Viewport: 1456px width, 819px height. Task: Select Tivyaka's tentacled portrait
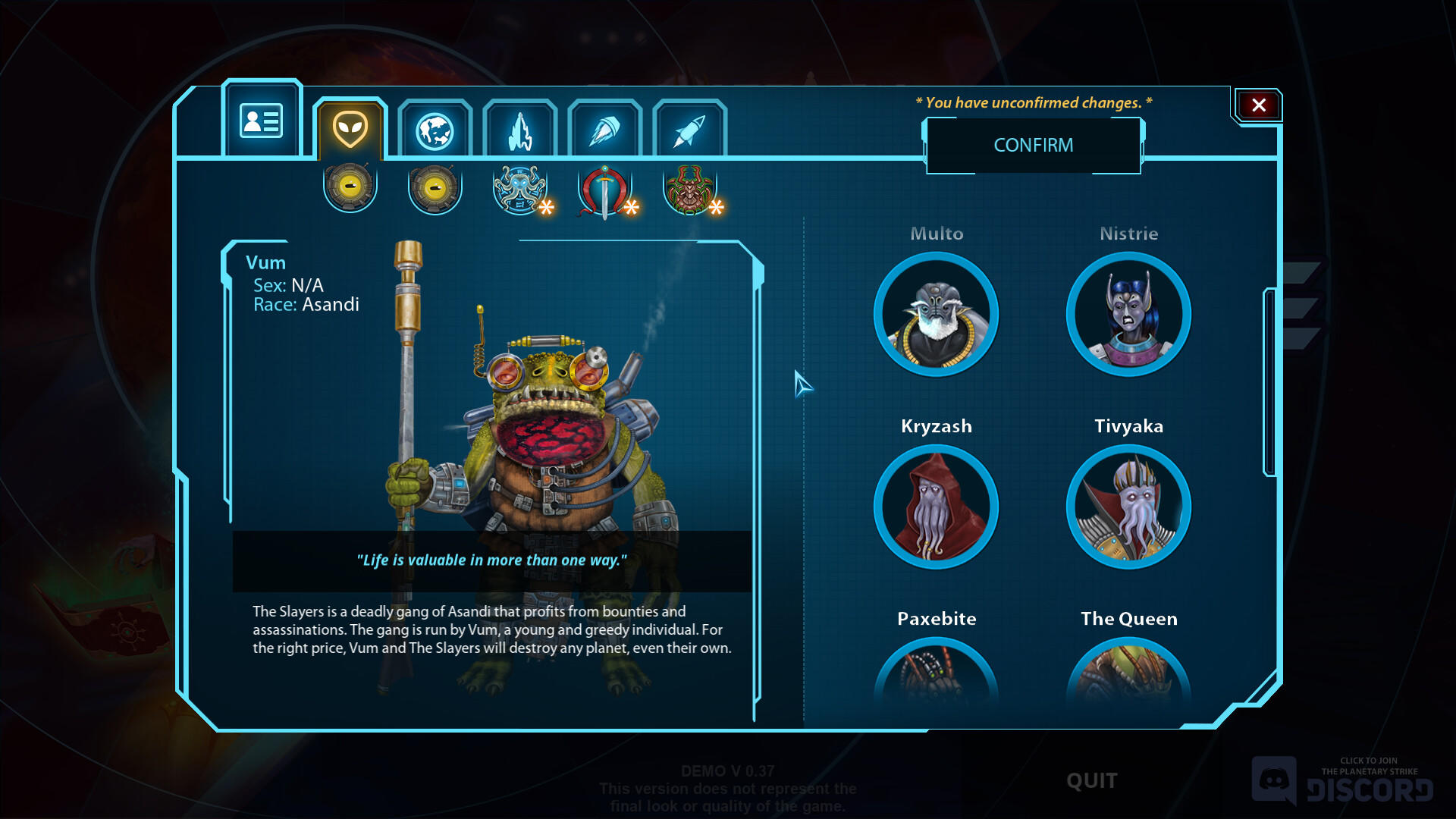1129,507
